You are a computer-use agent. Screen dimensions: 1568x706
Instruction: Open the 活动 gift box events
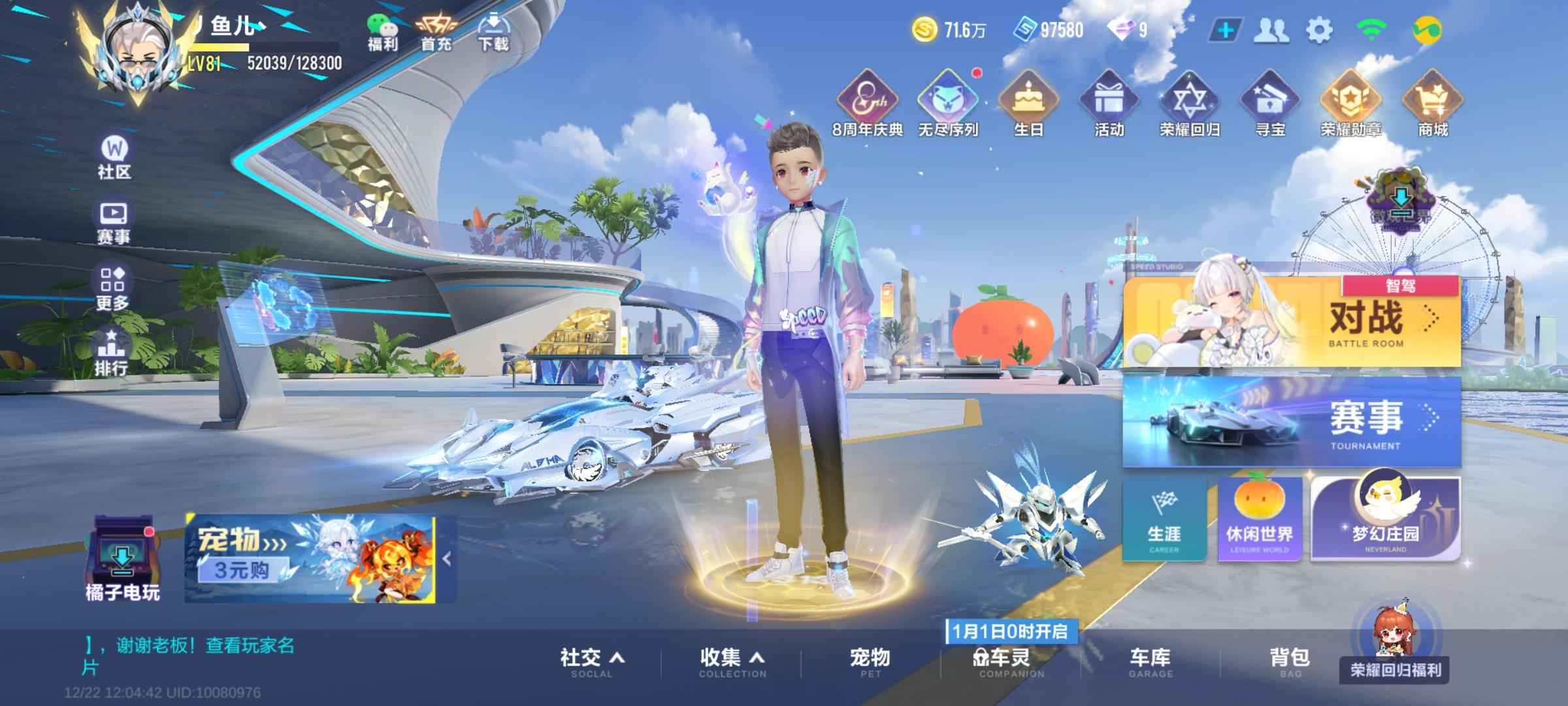pyautogui.click(x=1109, y=105)
